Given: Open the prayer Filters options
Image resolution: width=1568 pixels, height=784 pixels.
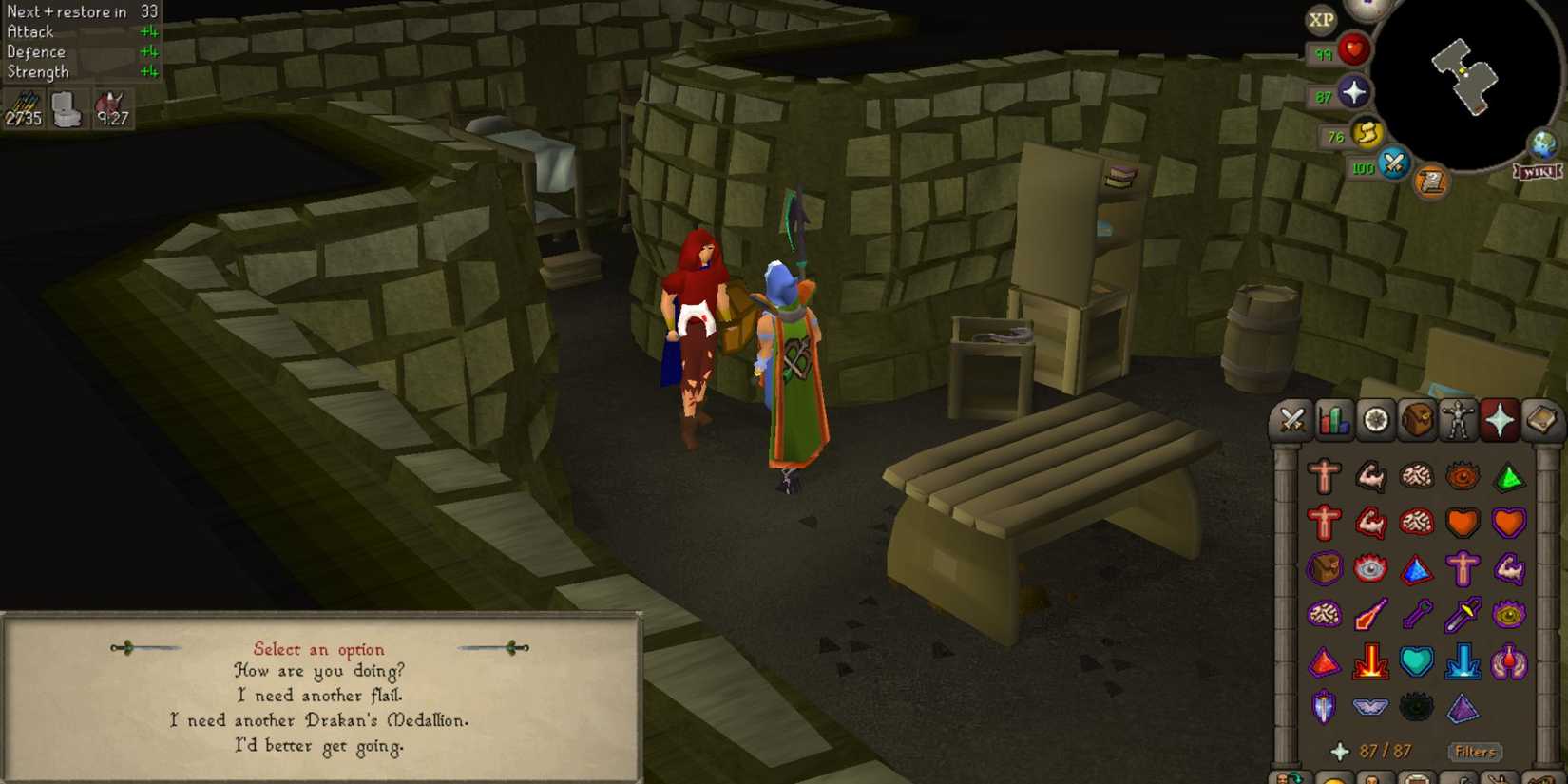Looking at the screenshot, I should click(1476, 752).
